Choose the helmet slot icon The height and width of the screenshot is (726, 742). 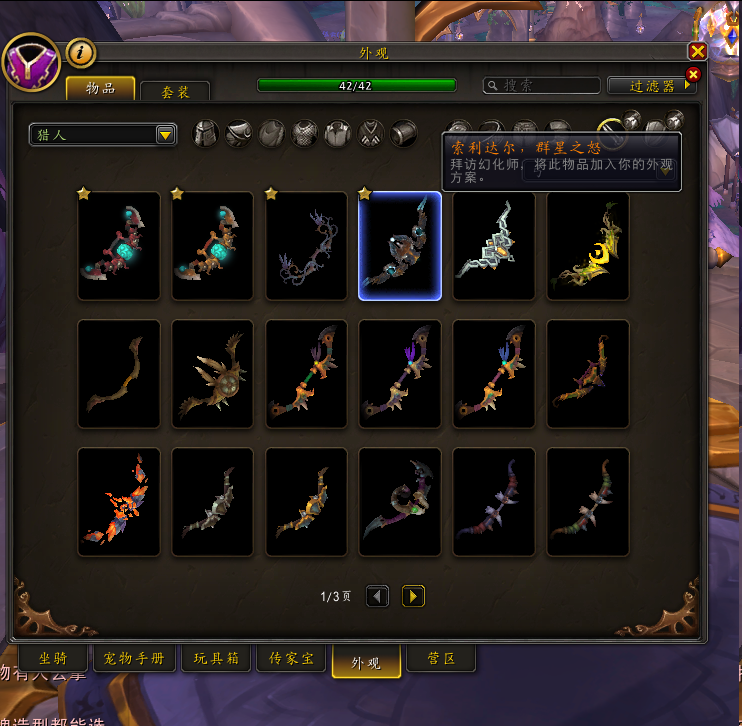(206, 134)
